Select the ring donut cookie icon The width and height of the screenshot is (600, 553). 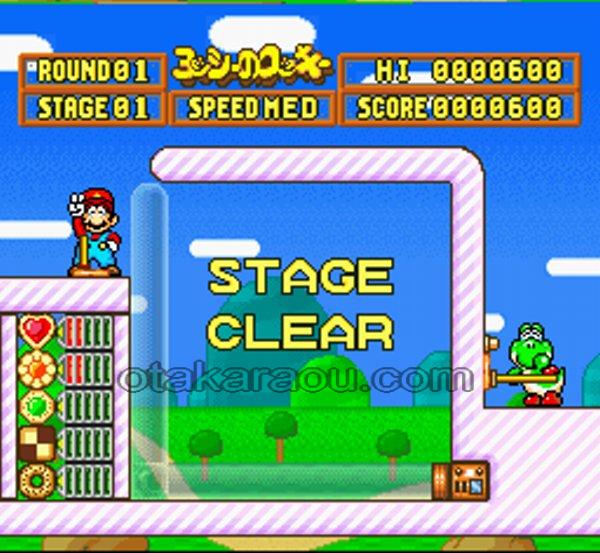36,480
